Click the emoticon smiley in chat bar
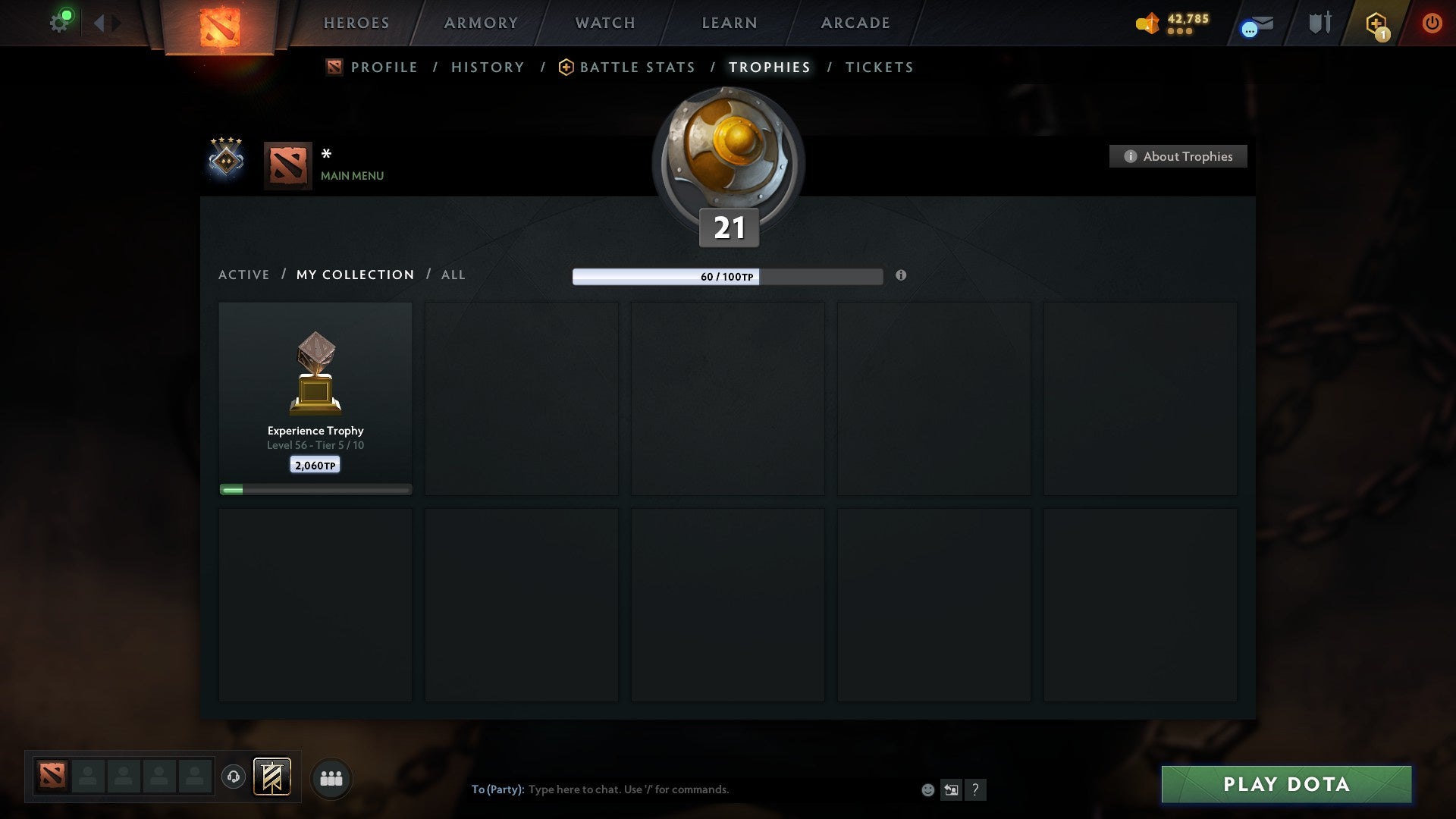The width and height of the screenshot is (1456, 819). pos(928,789)
